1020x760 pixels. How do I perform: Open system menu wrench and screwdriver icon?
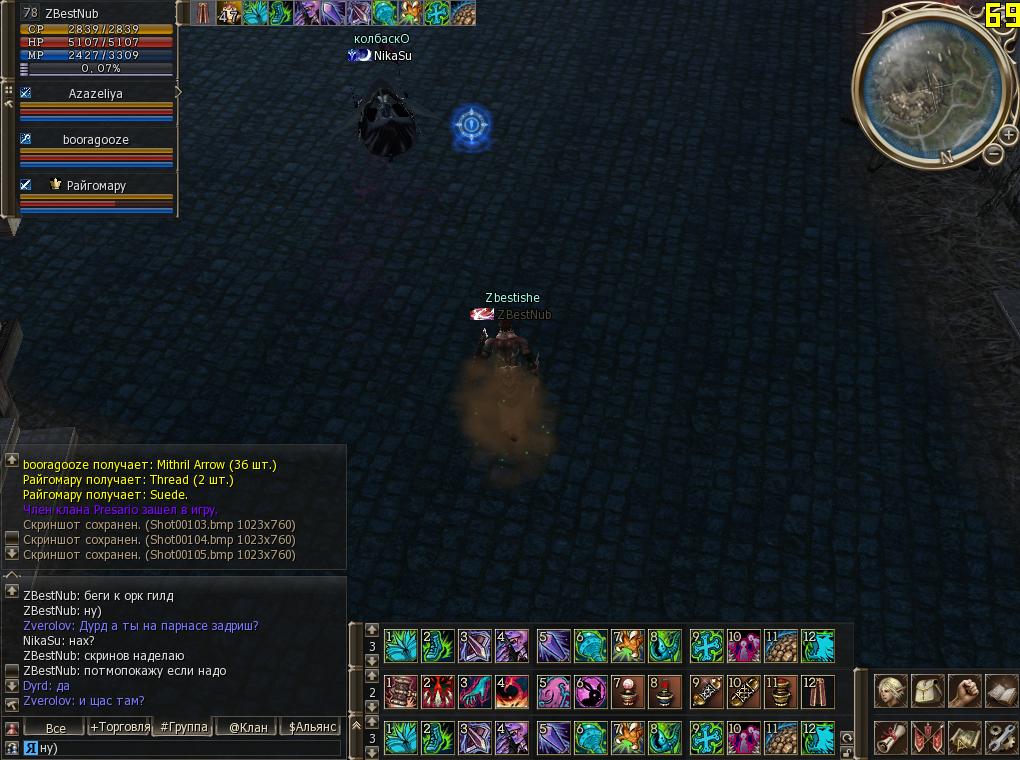pos(1000,737)
